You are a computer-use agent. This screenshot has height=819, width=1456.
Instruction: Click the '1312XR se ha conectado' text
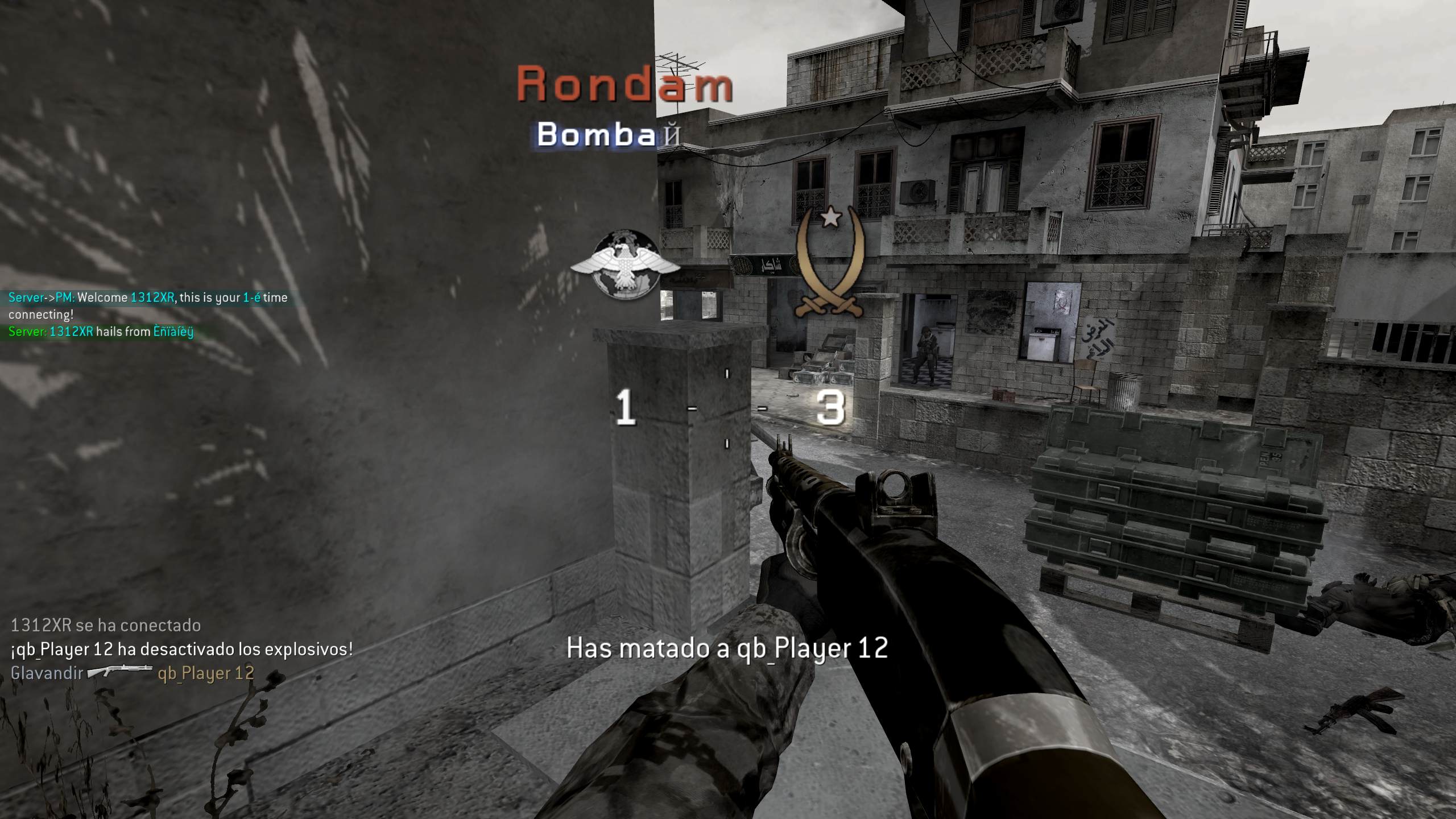pyautogui.click(x=105, y=626)
